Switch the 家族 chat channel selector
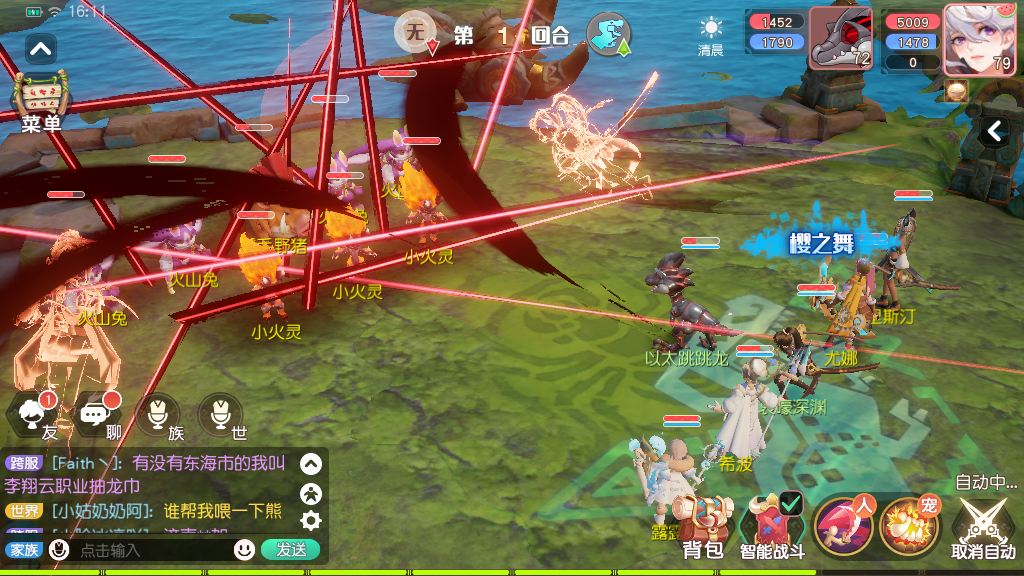Screen dimensions: 1024x576 (x=22, y=549)
